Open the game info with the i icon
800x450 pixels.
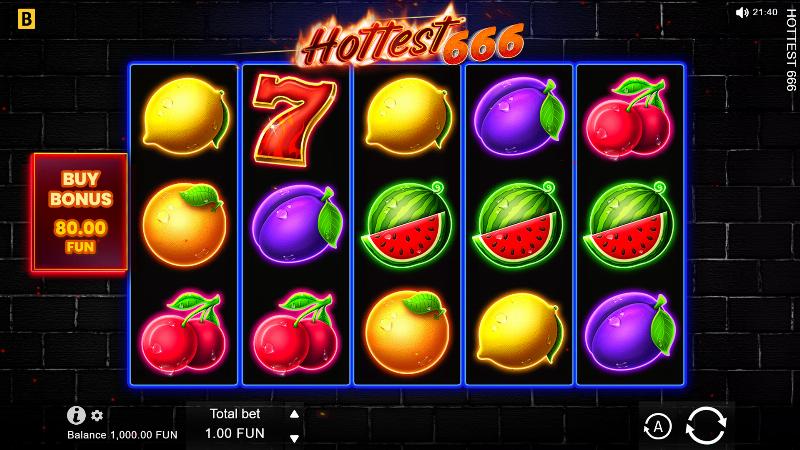pos(76,415)
